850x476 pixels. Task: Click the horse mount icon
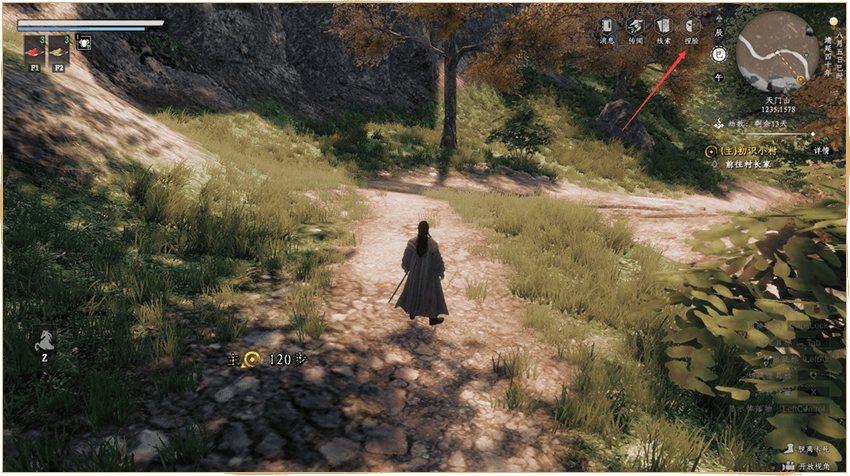point(45,340)
